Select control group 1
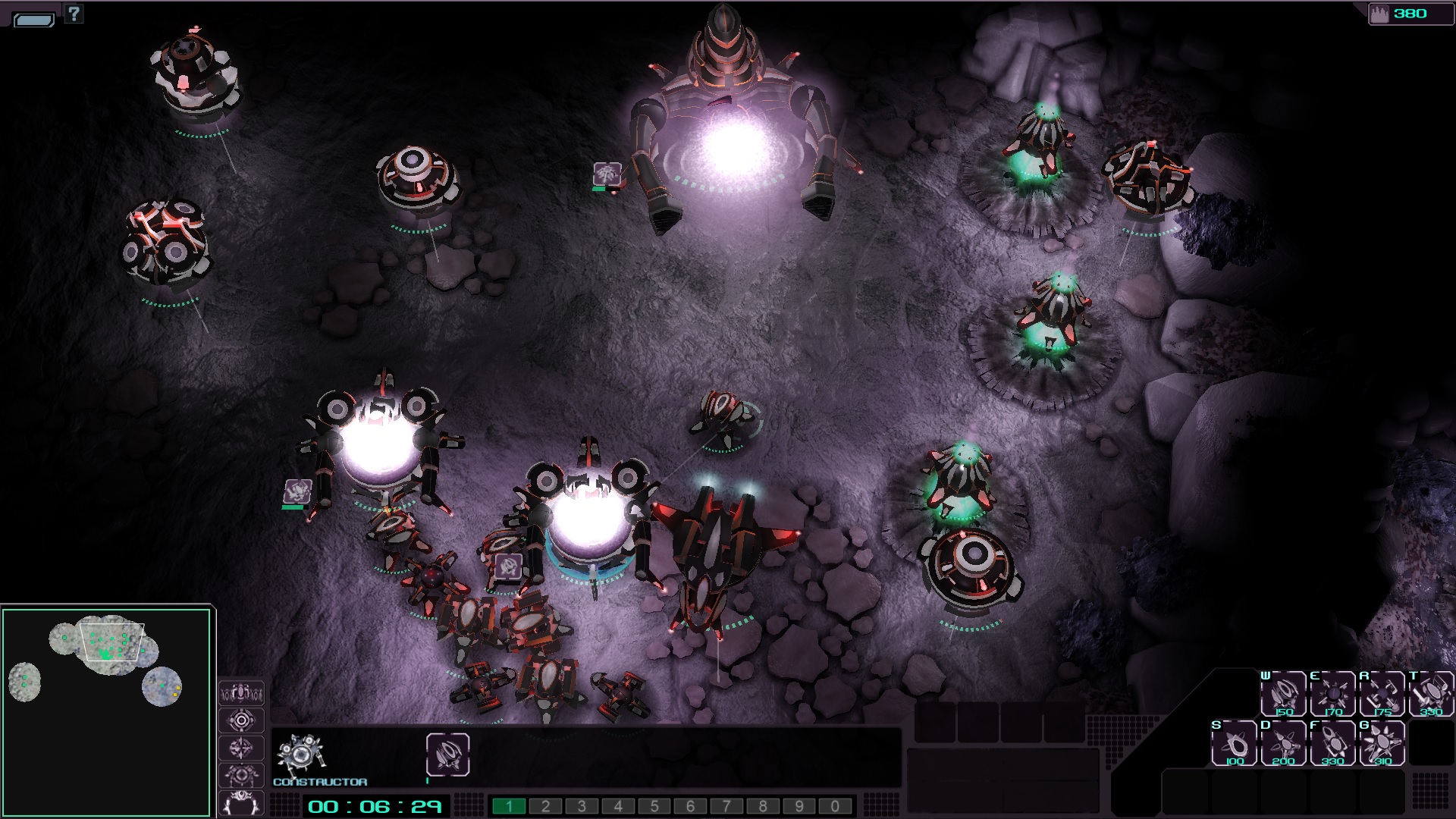The width and height of the screenshot is (1456, 819). point(509,806)
